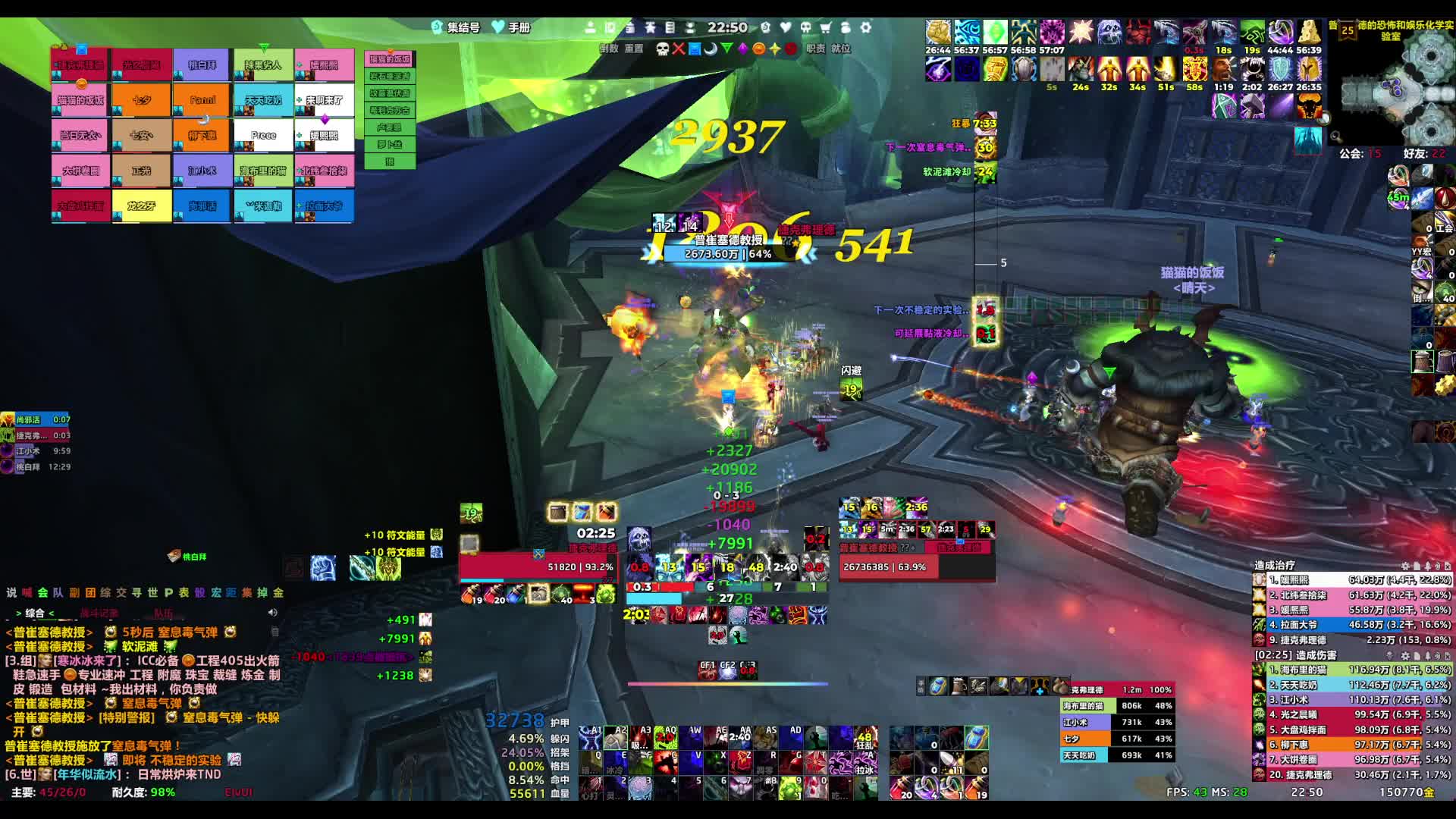Switch to the 综合 chat tab
This screenshot has width=1456, height=819.
35,613
